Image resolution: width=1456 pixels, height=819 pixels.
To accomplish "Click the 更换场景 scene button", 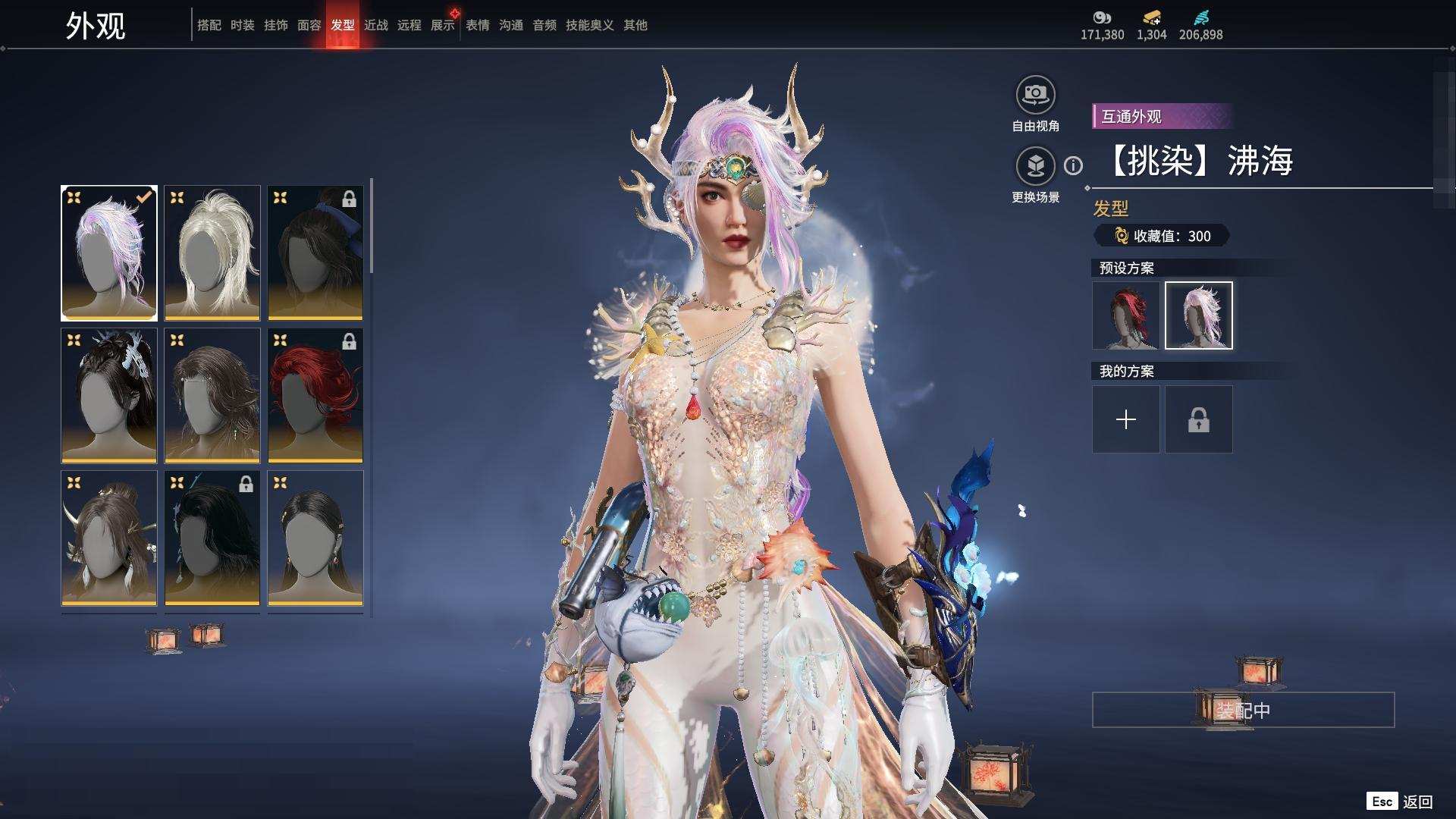I will [1035, 166].
